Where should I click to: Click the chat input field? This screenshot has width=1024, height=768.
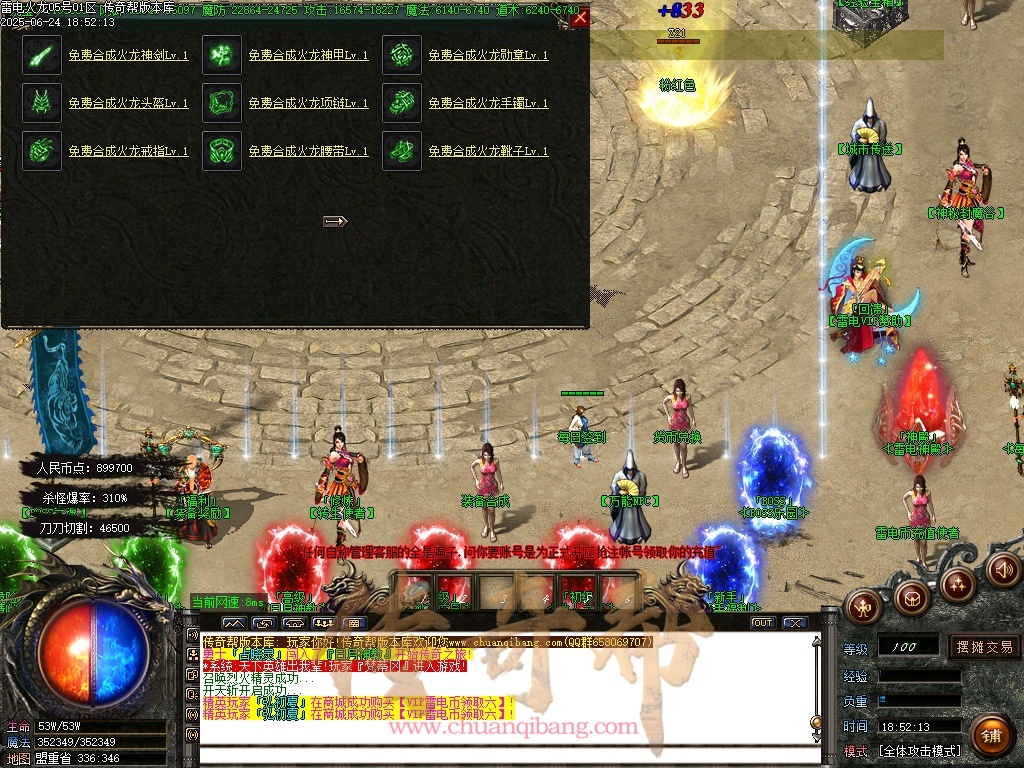coord(500,757)
